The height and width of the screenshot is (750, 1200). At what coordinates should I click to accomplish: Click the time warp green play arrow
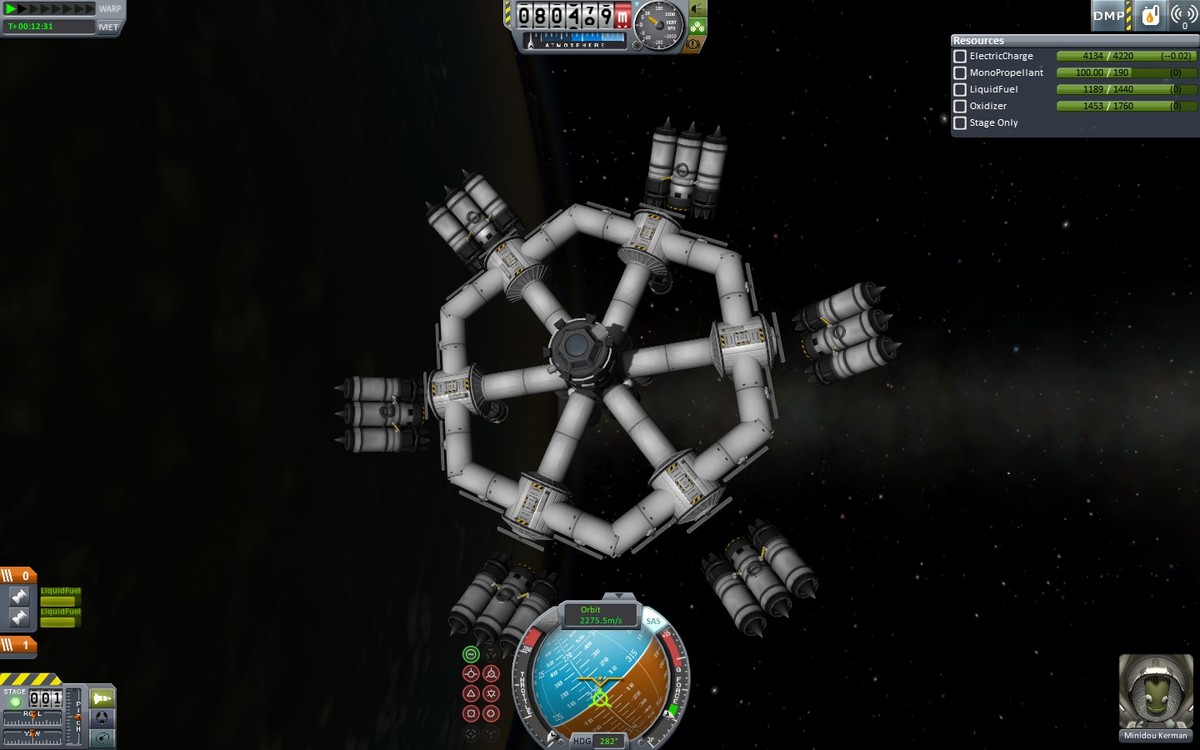11,9
